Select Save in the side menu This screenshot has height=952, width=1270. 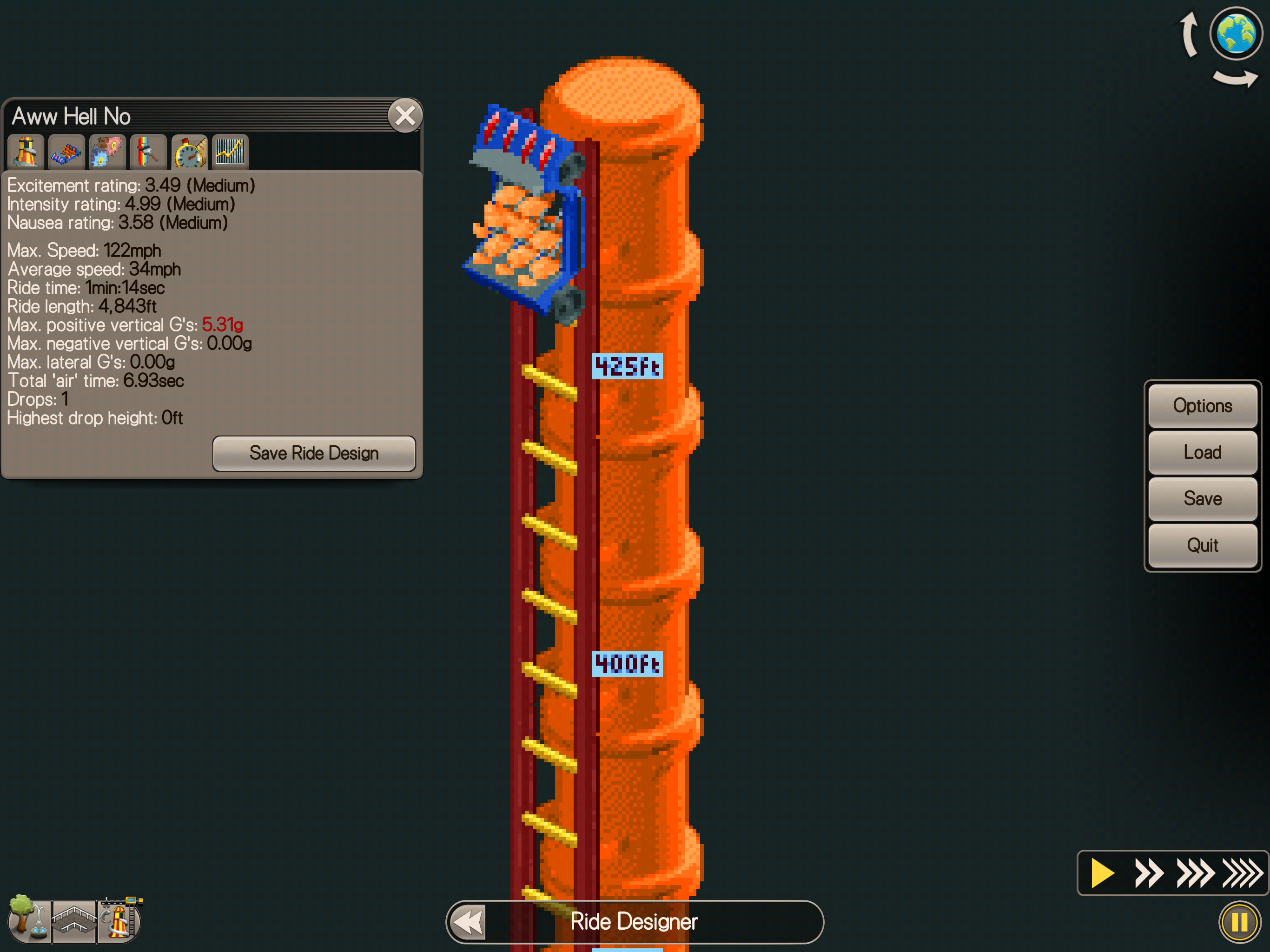pyautogui.click(x=1202, y=498)
